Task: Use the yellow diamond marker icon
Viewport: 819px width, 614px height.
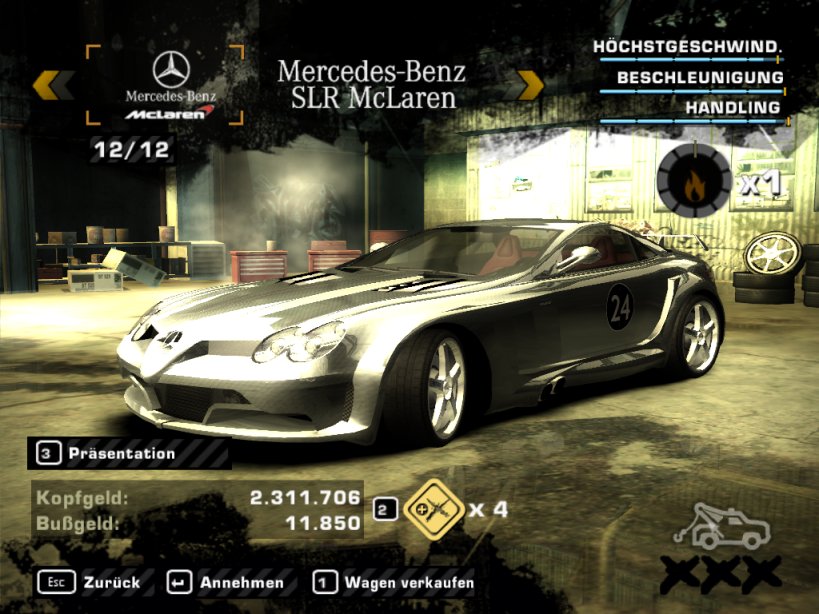Action: [431, 509]
